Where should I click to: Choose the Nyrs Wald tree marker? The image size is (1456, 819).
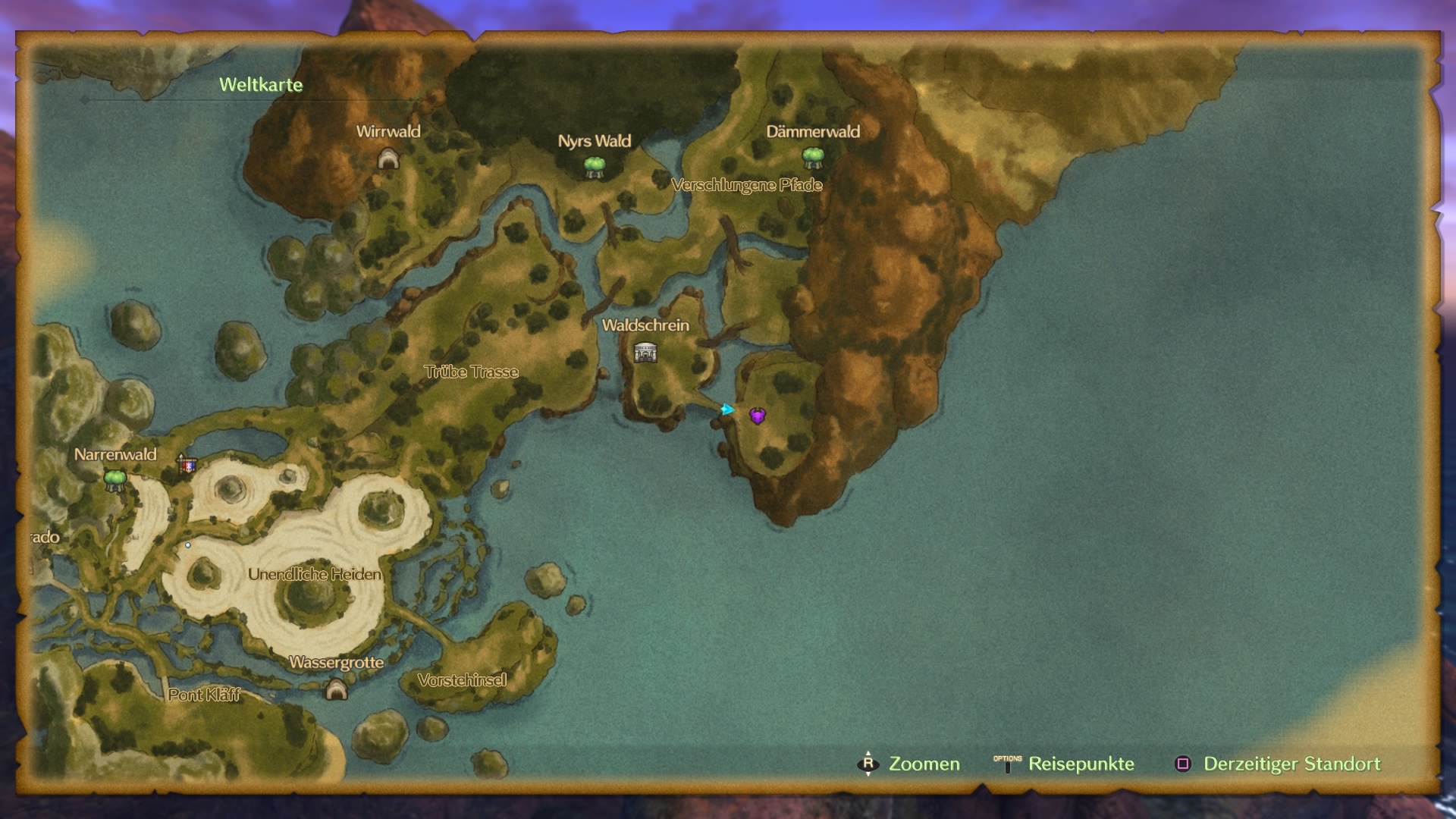click(595, 166)
